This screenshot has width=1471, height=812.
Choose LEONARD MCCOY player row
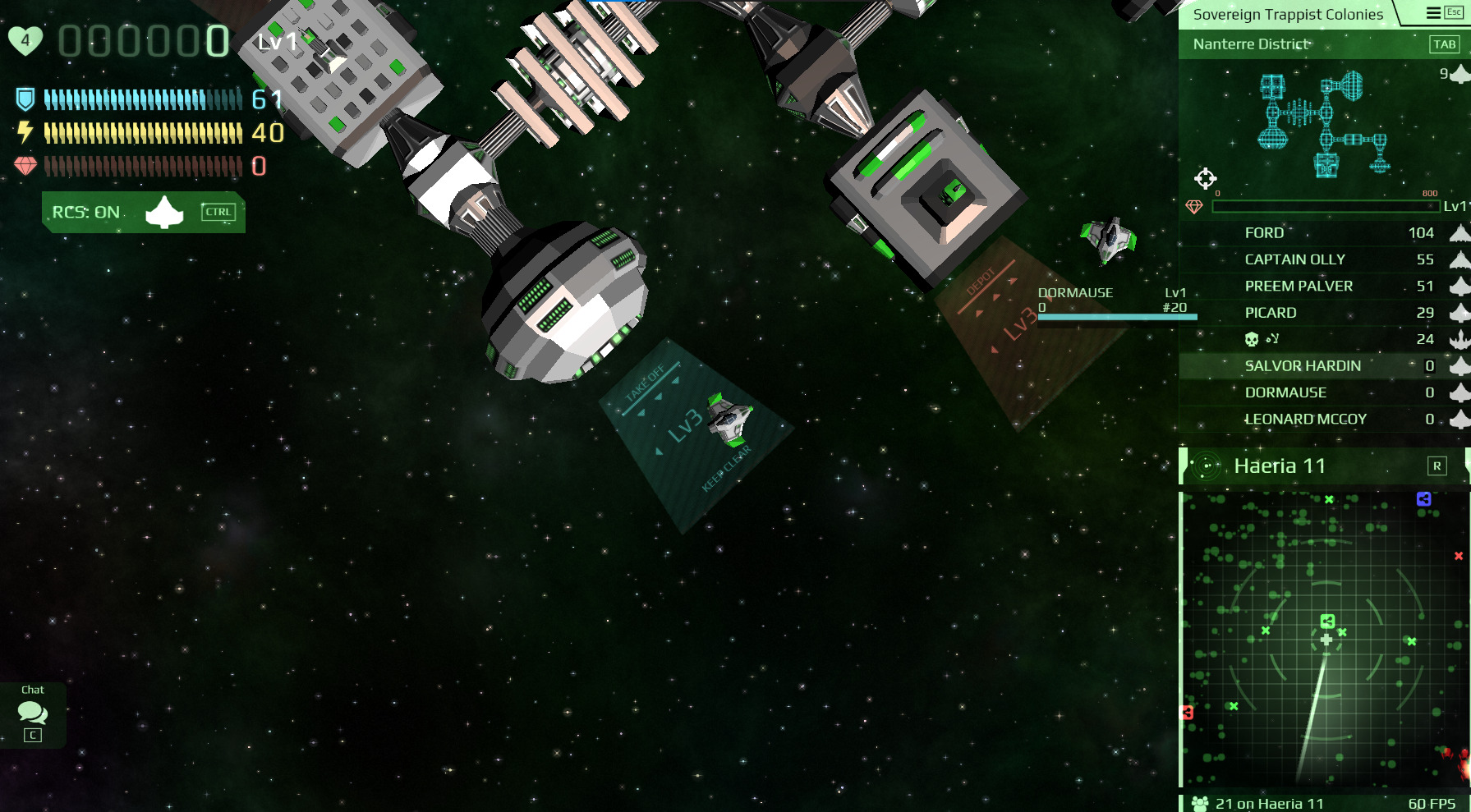[1324, 420]
